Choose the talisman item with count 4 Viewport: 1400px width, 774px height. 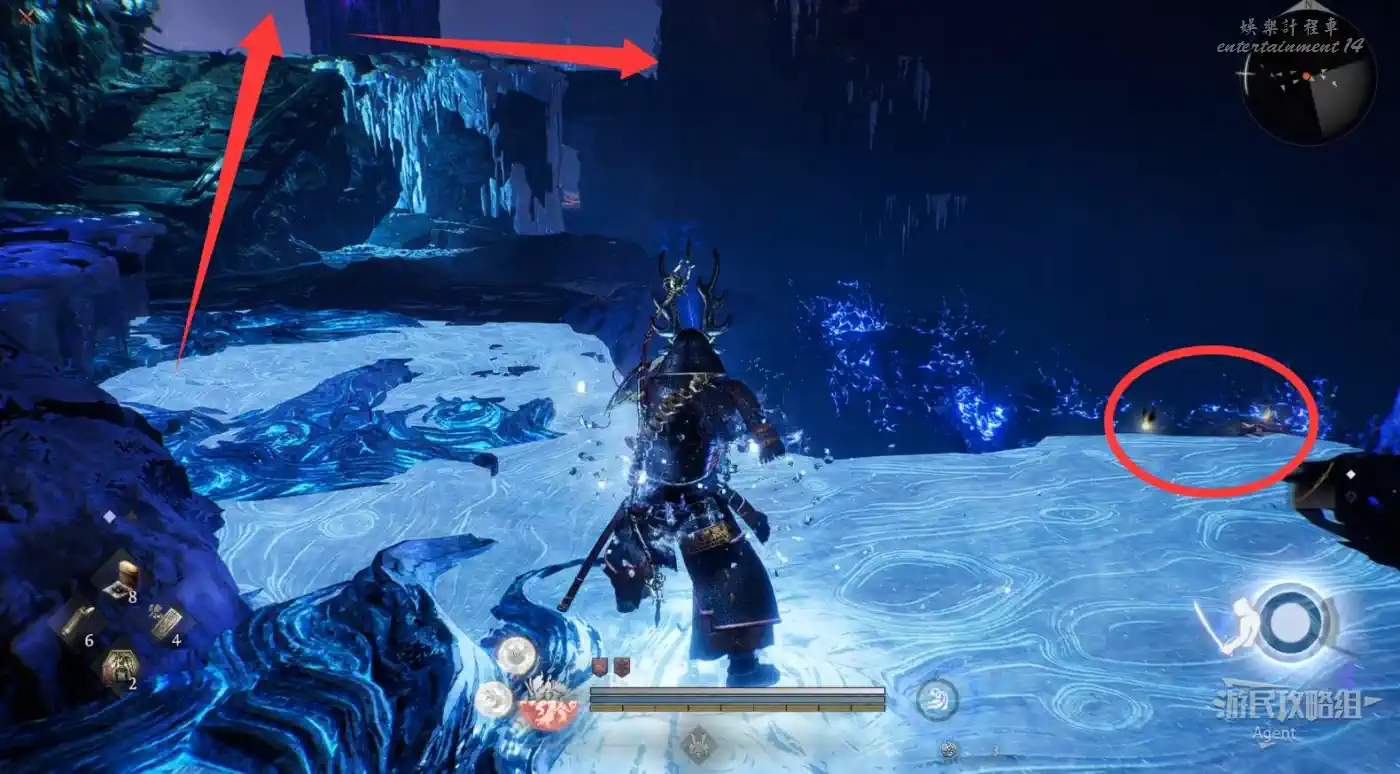click(165, 622)
